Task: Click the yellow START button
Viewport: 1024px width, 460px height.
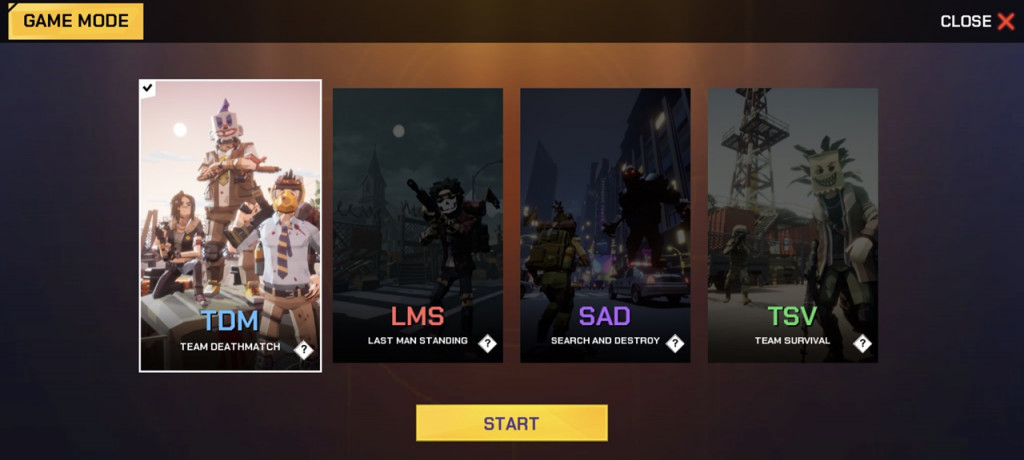Action: [x=511, y=423]
